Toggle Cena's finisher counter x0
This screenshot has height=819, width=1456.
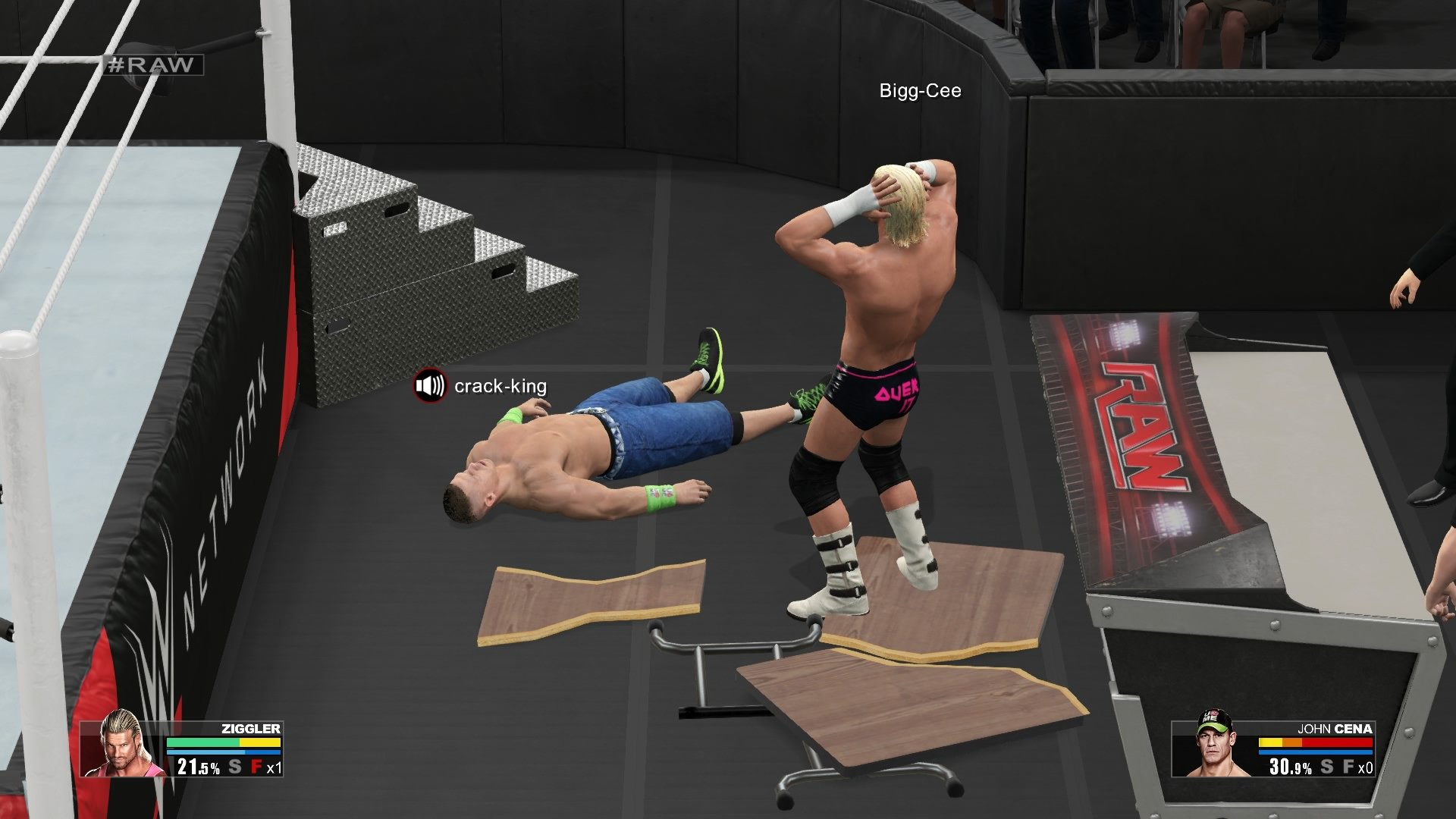coord(1367,767)
